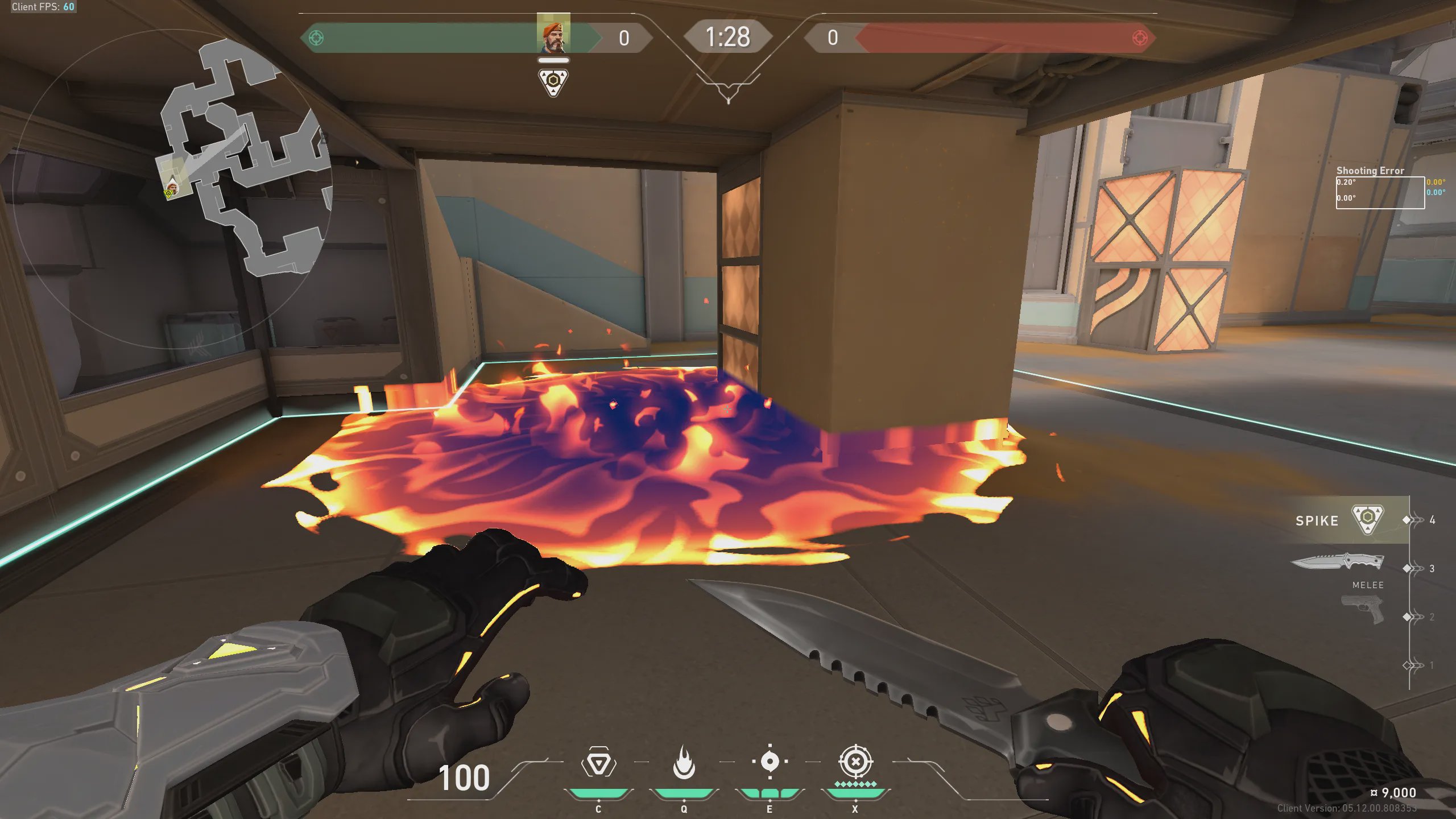The width and height of the screenshot is (1456, 819).
Task: Trigger the X ultimate ability icon
Action: pyautogui.click(x=855, y=762)
